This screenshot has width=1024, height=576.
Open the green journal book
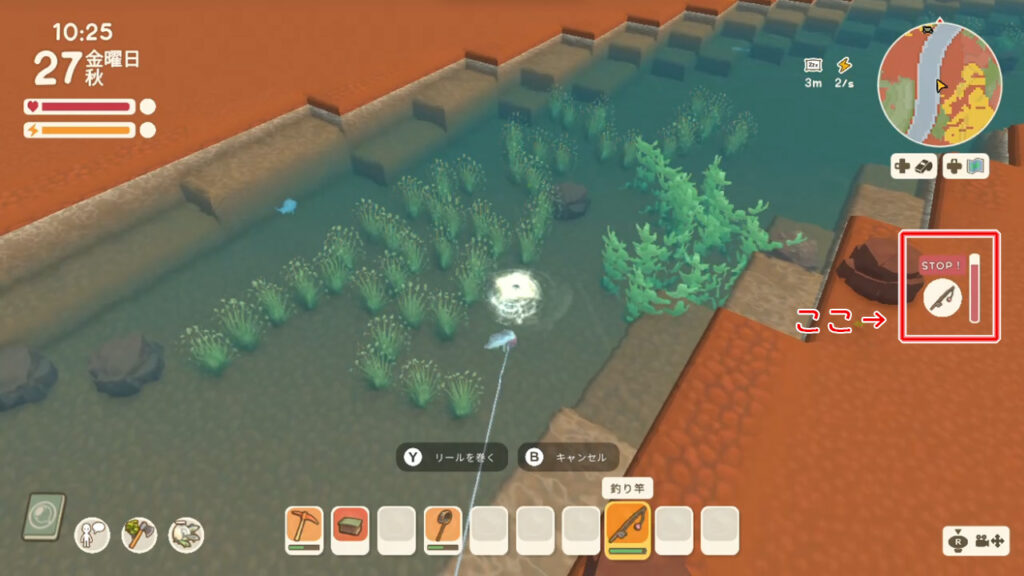[x=44, y=516]
